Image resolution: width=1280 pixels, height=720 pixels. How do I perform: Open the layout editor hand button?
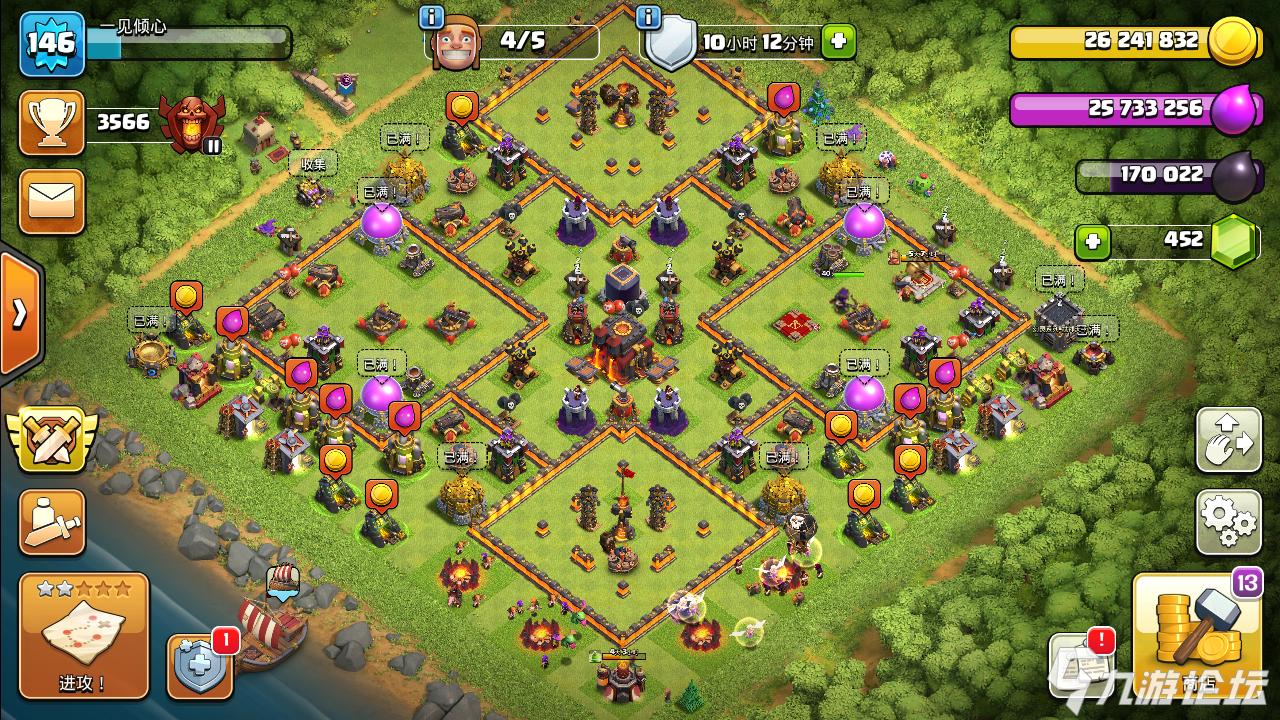coord(1228,440)
